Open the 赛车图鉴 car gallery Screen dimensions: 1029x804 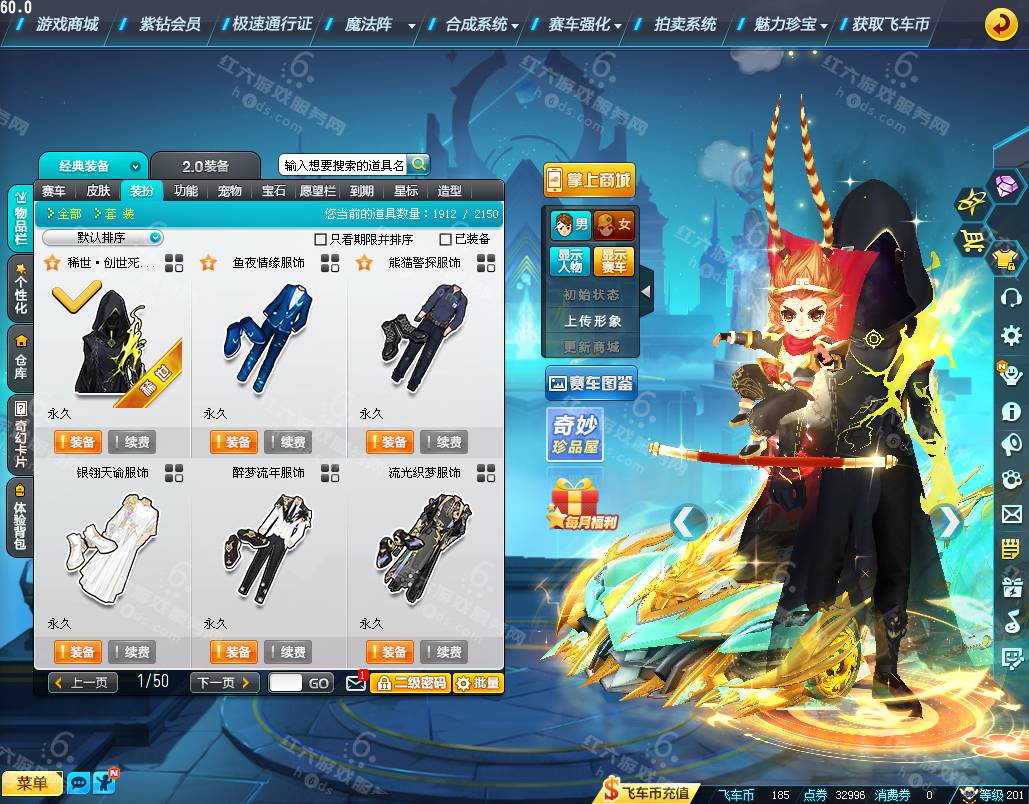590,383
